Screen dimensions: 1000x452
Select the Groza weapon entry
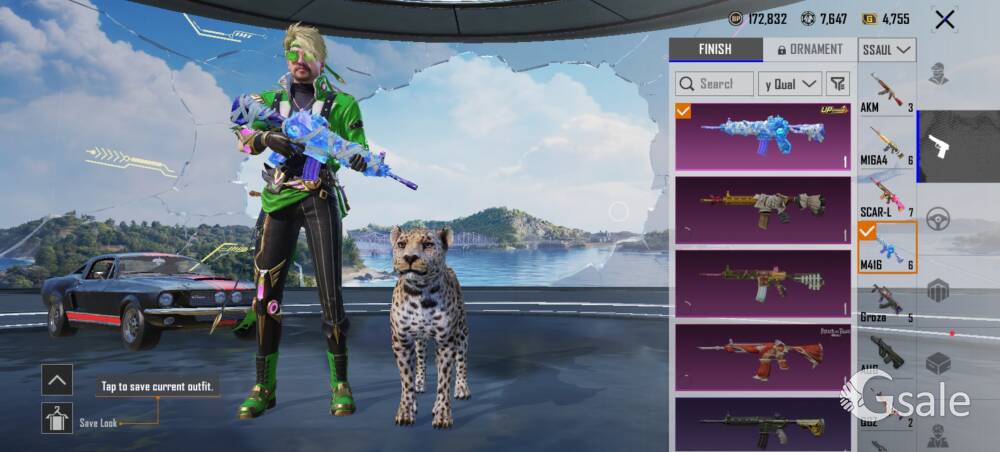point(887,301)
